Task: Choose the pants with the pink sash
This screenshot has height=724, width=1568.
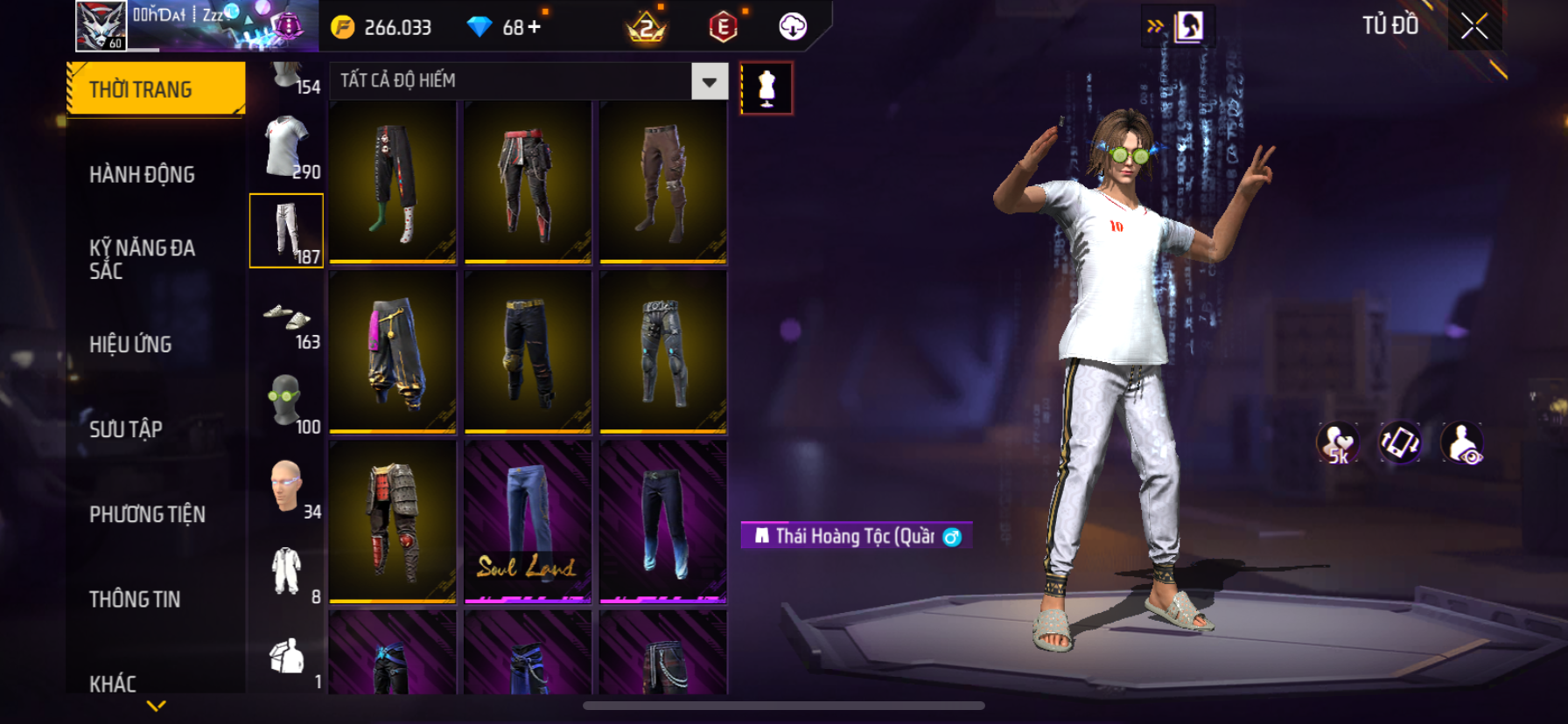Action: point(393,352)
